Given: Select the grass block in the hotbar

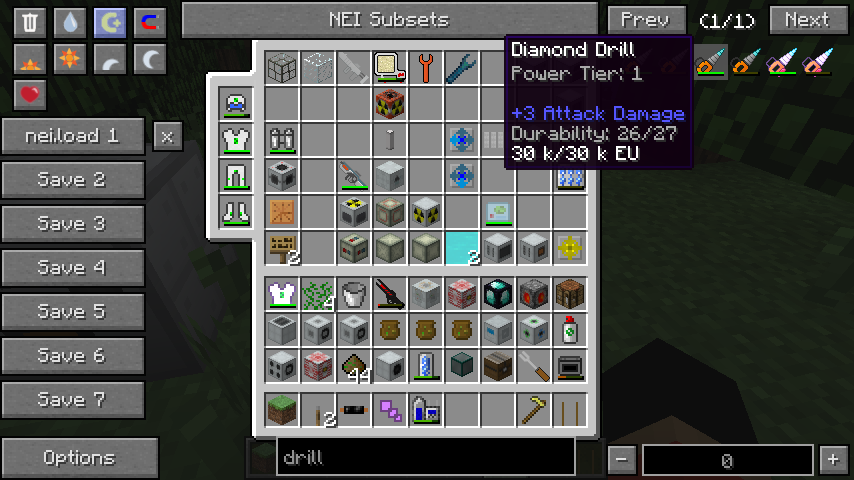Looking at the screenshot, I should click(283, 409).
